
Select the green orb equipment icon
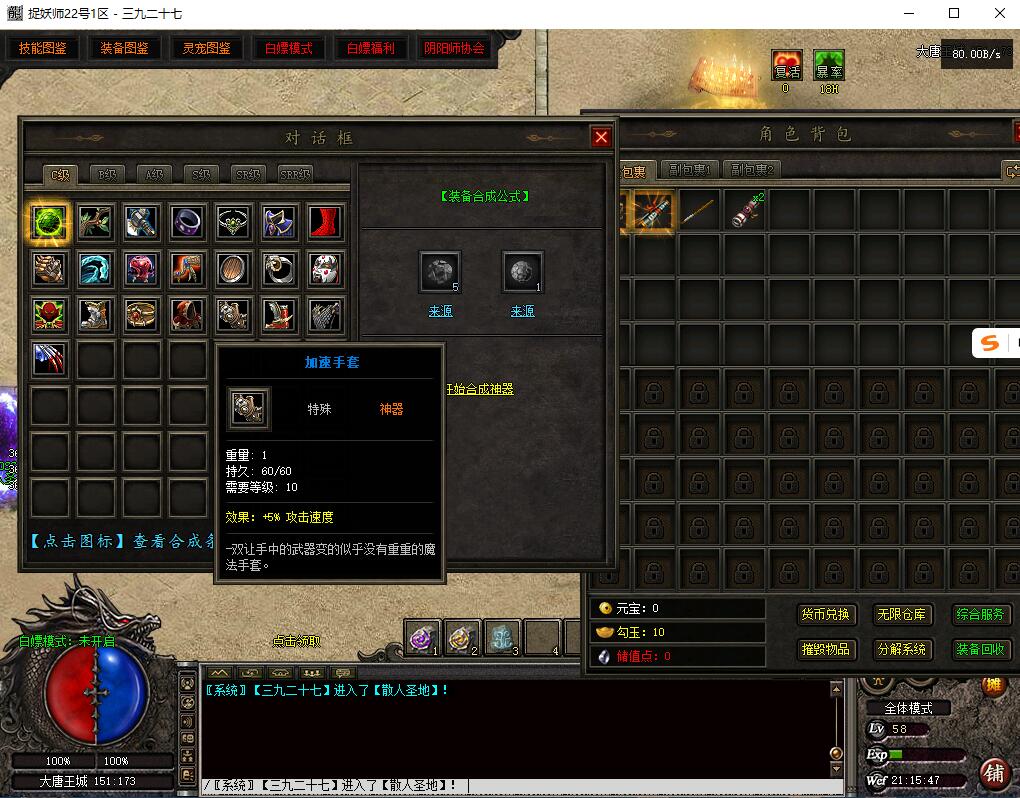pos(49,222)
